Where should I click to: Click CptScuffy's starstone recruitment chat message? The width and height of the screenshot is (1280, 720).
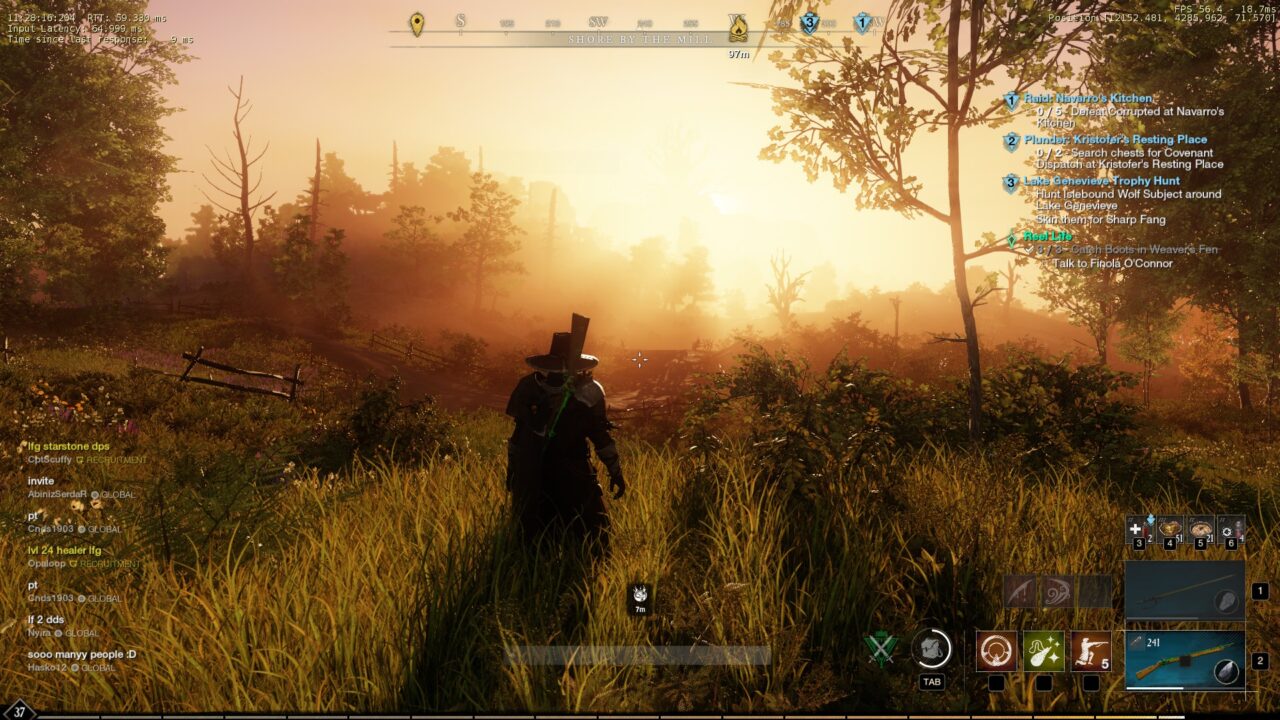click(x=69, y=446)
